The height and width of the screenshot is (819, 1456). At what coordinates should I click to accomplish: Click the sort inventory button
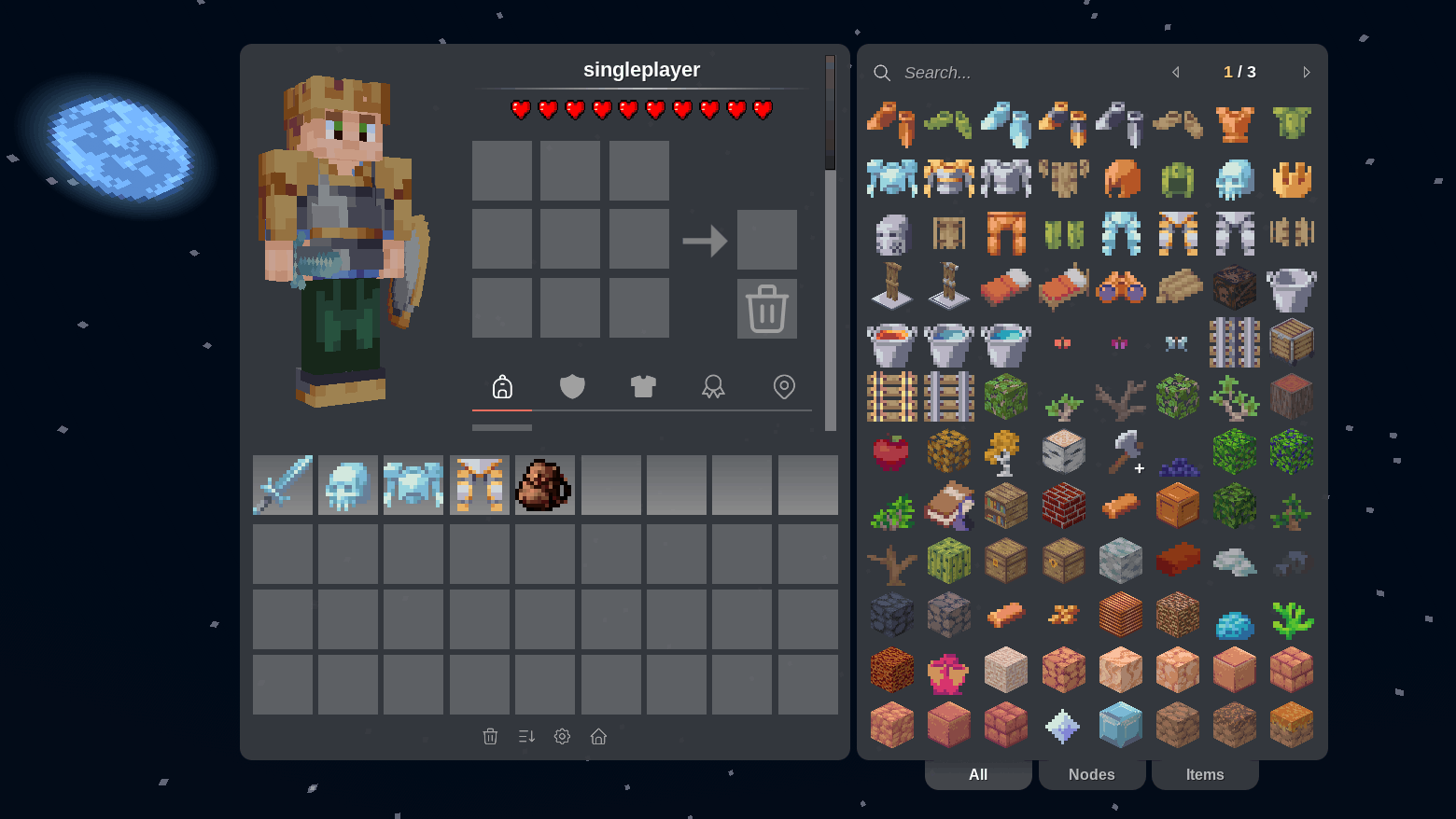tap(526, 737)
